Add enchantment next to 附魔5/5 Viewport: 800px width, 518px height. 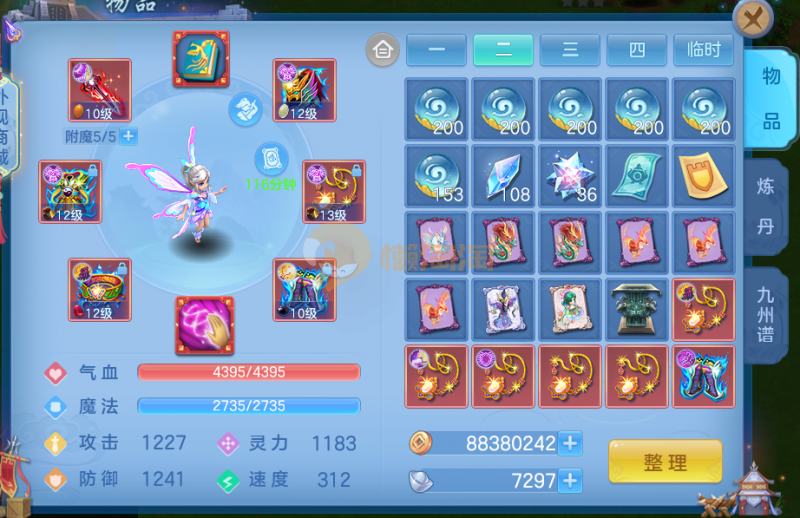click(x=129, y=136)
